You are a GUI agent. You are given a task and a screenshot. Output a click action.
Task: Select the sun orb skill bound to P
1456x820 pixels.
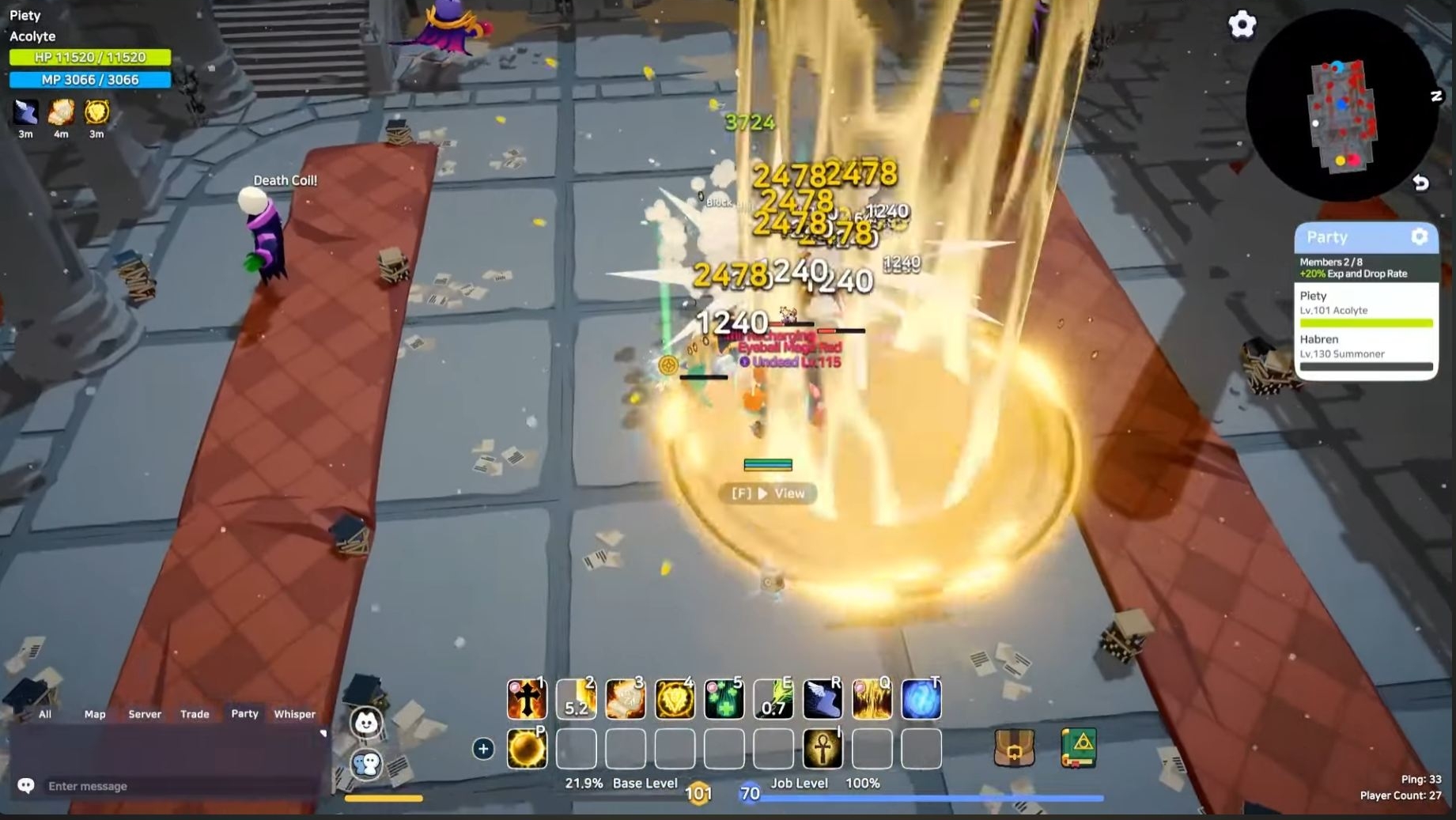coord(527,749)
